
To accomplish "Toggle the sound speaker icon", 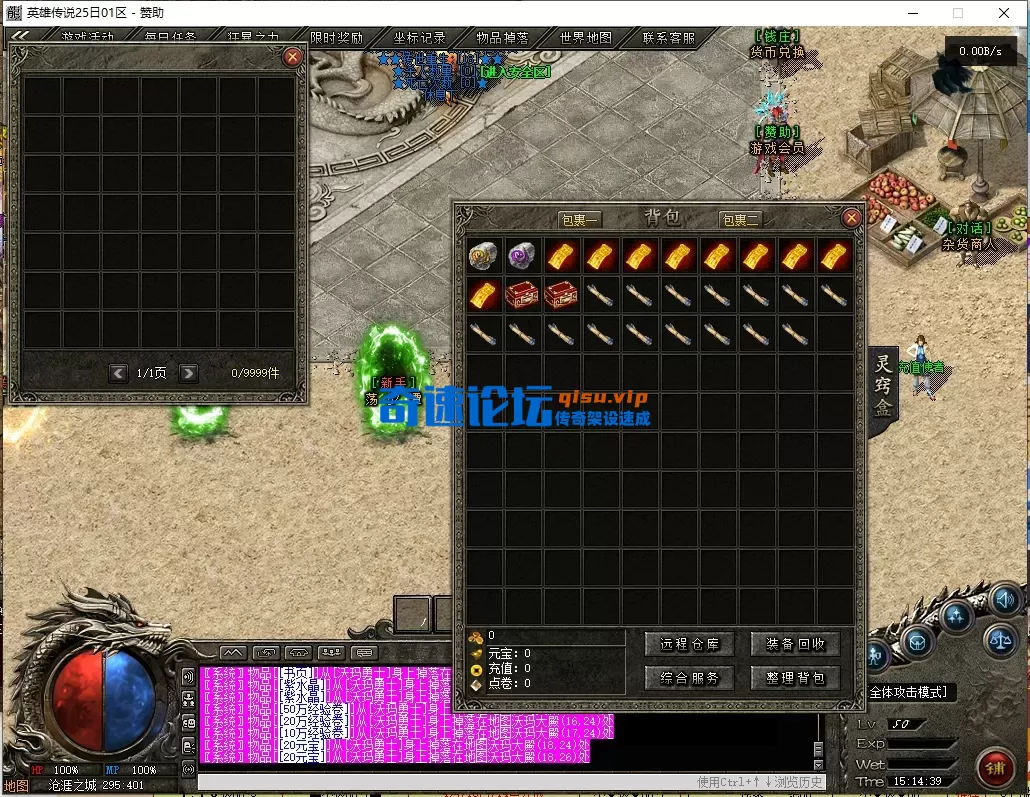I will (1005, 599).
